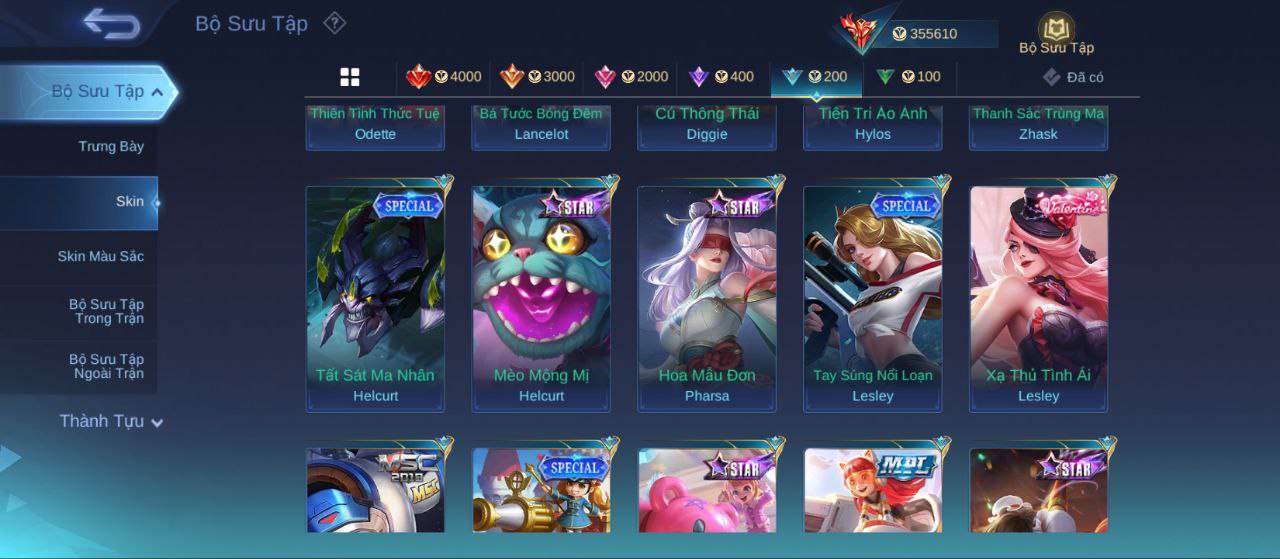
Task: Choose the 100 tier filter
Action: [x=909, y=77]
